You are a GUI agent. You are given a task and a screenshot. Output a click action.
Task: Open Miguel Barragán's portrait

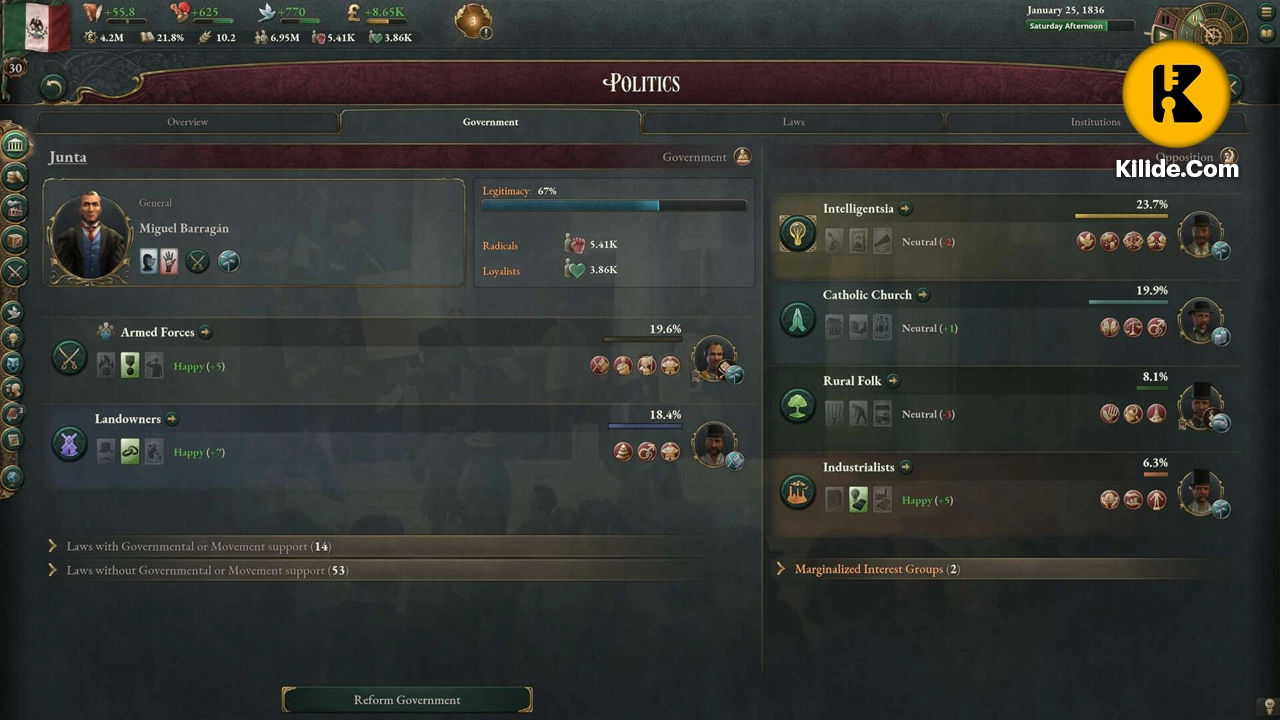click(91, 236)
